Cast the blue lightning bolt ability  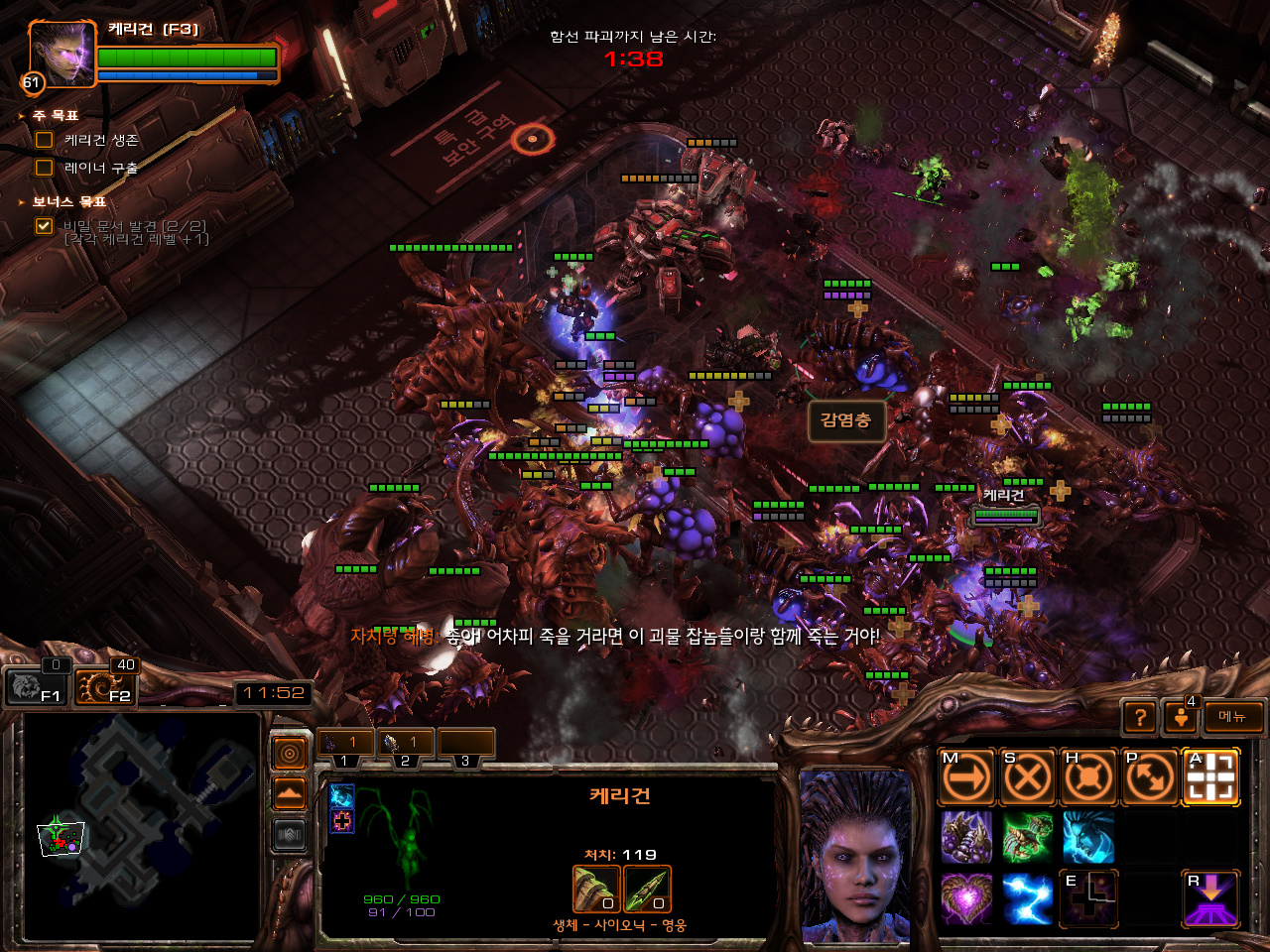click(1027, 898)
